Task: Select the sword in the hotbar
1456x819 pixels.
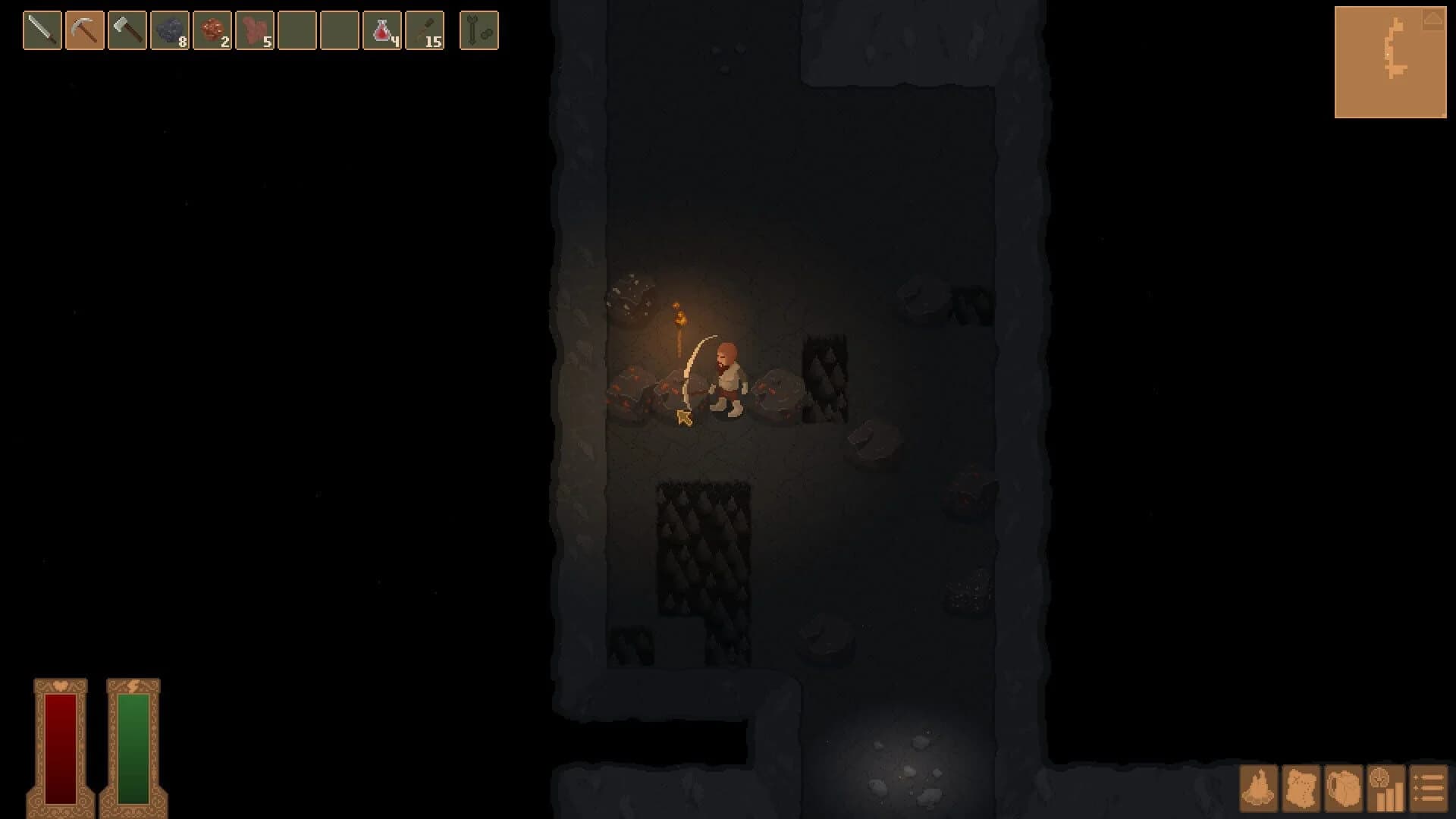Action: tap(43, 29)
